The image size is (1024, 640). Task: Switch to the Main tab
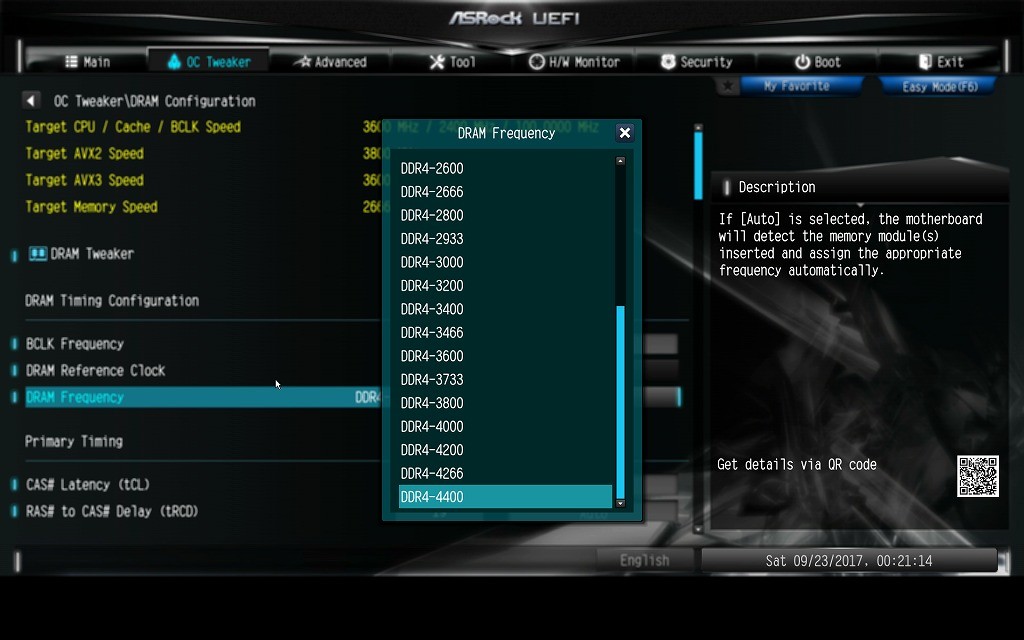coord(87,62)
